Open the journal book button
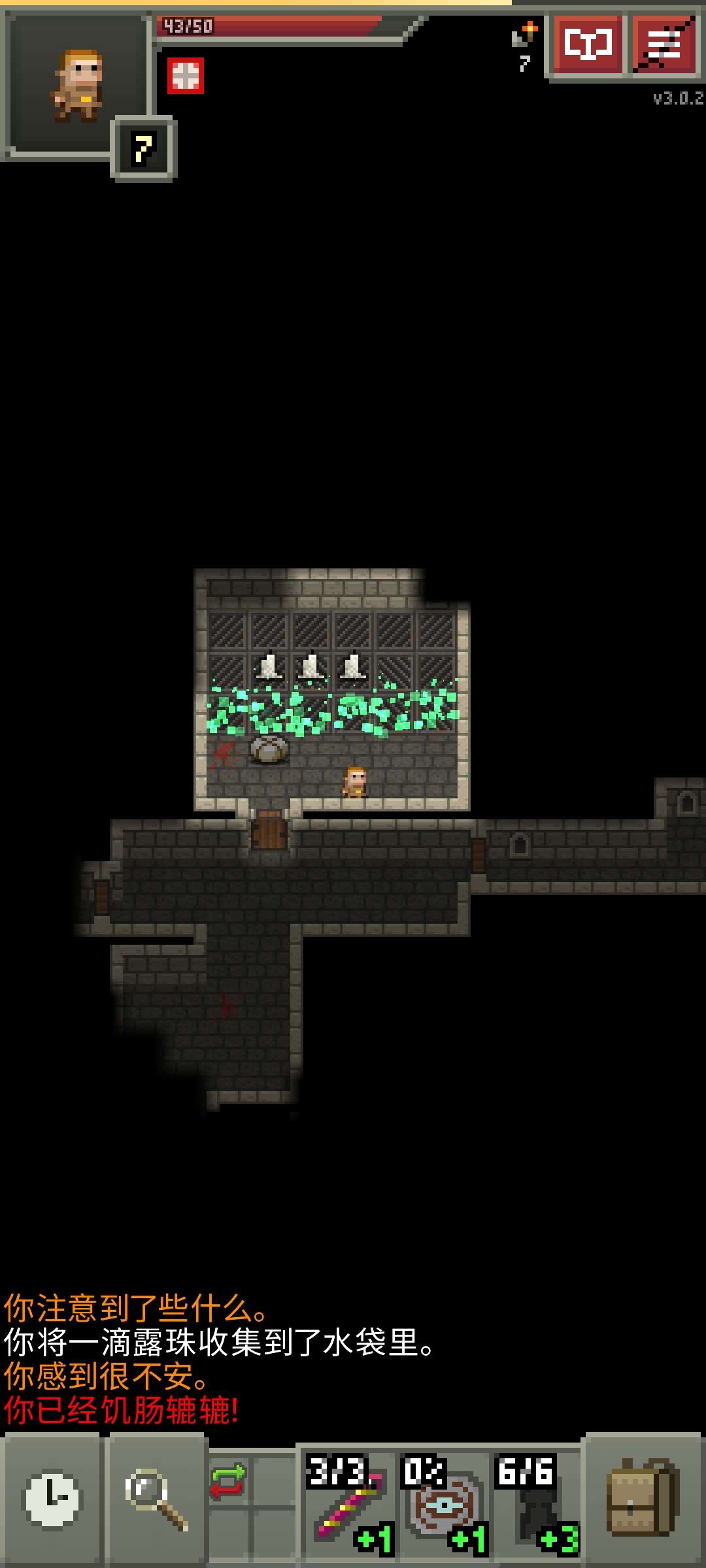 pyautogui.click(x=586, y=45)
